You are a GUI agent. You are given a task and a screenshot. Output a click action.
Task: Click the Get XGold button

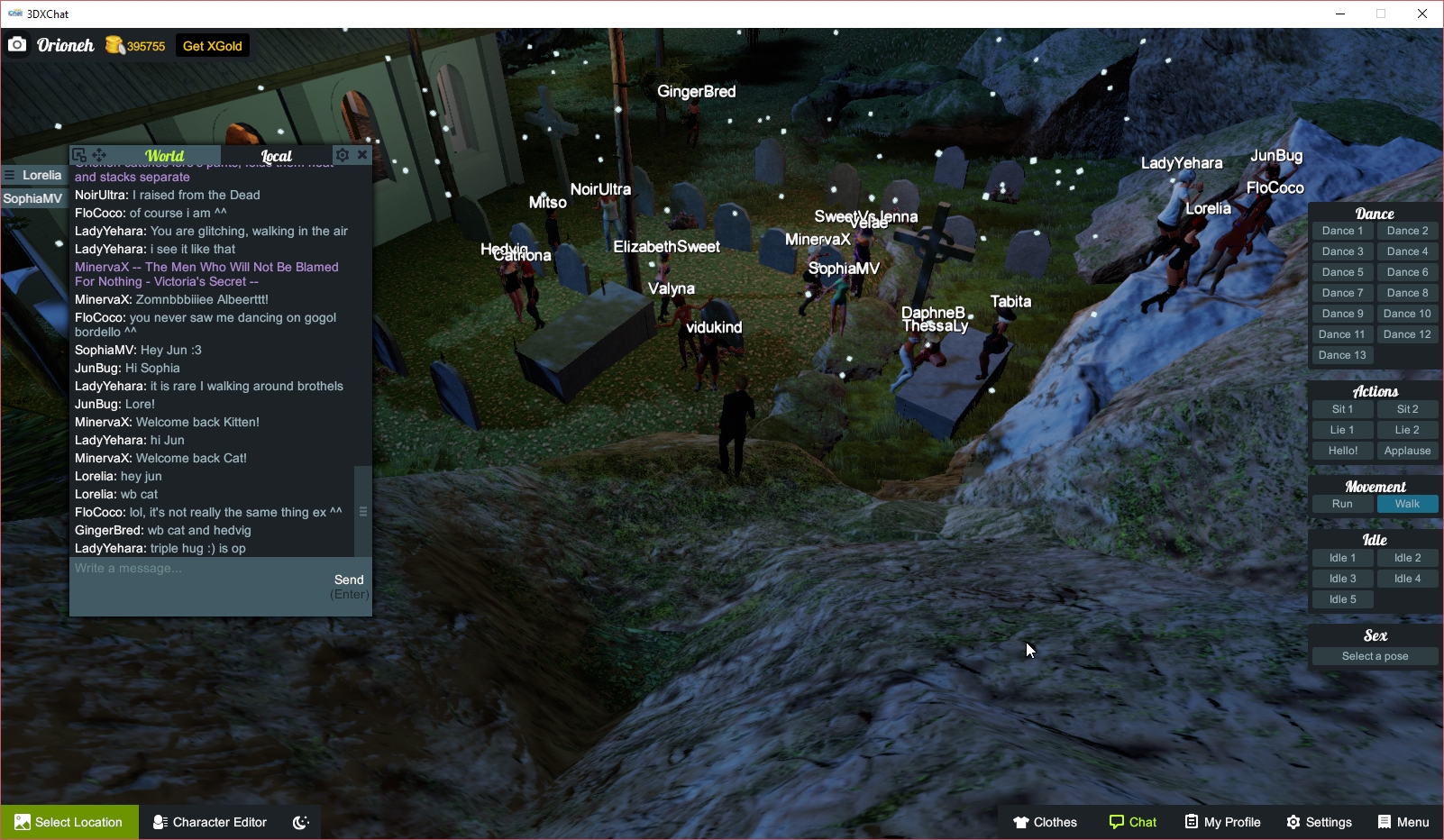pos(211,45)
